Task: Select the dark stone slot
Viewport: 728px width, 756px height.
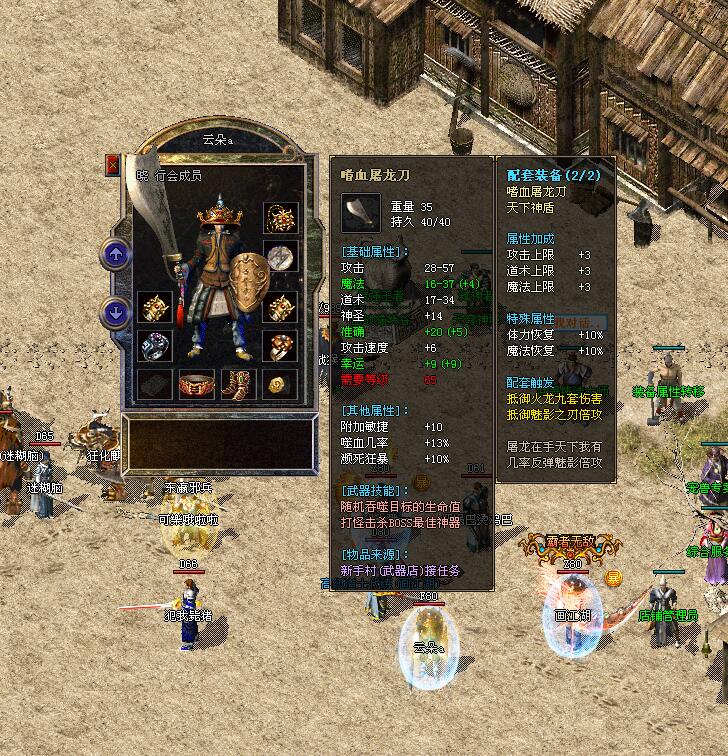Action: (153, 384)
